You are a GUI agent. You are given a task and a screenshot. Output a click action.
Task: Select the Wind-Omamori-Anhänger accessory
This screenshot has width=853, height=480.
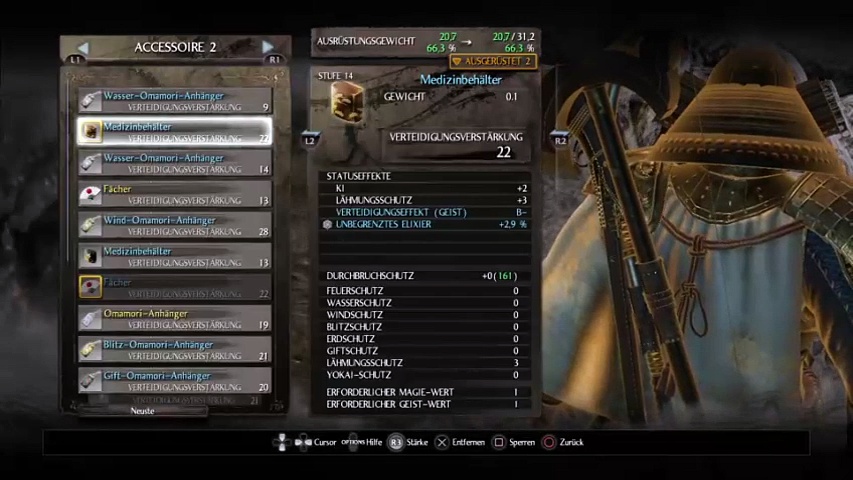click(175, 225)
